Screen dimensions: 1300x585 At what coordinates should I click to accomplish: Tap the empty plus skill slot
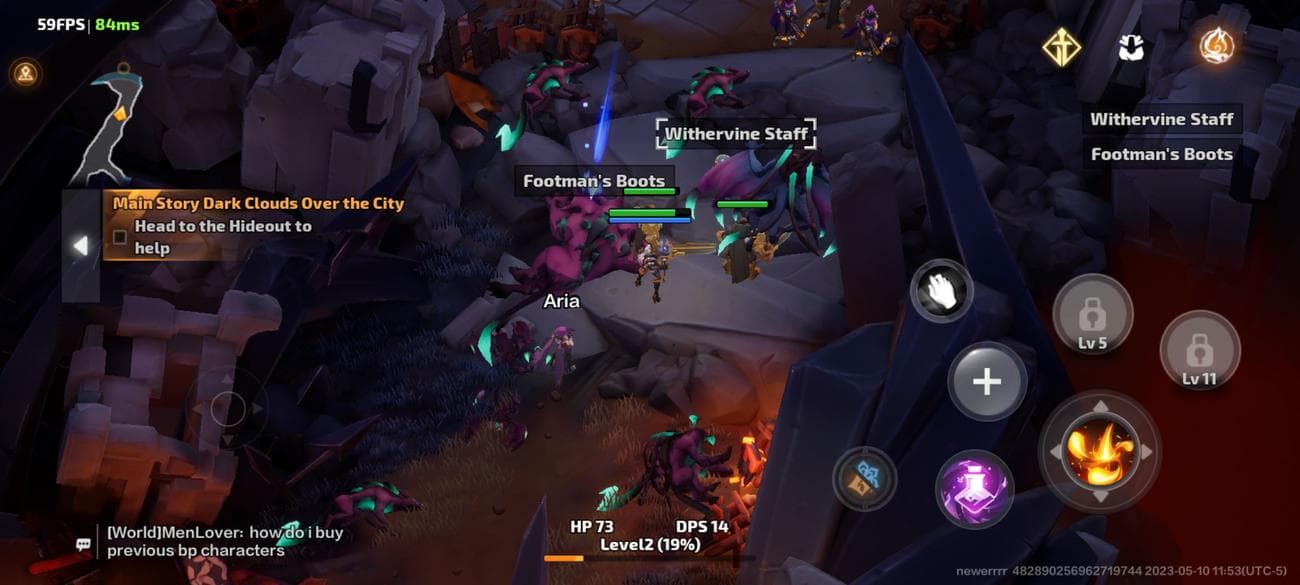(987, 381)
